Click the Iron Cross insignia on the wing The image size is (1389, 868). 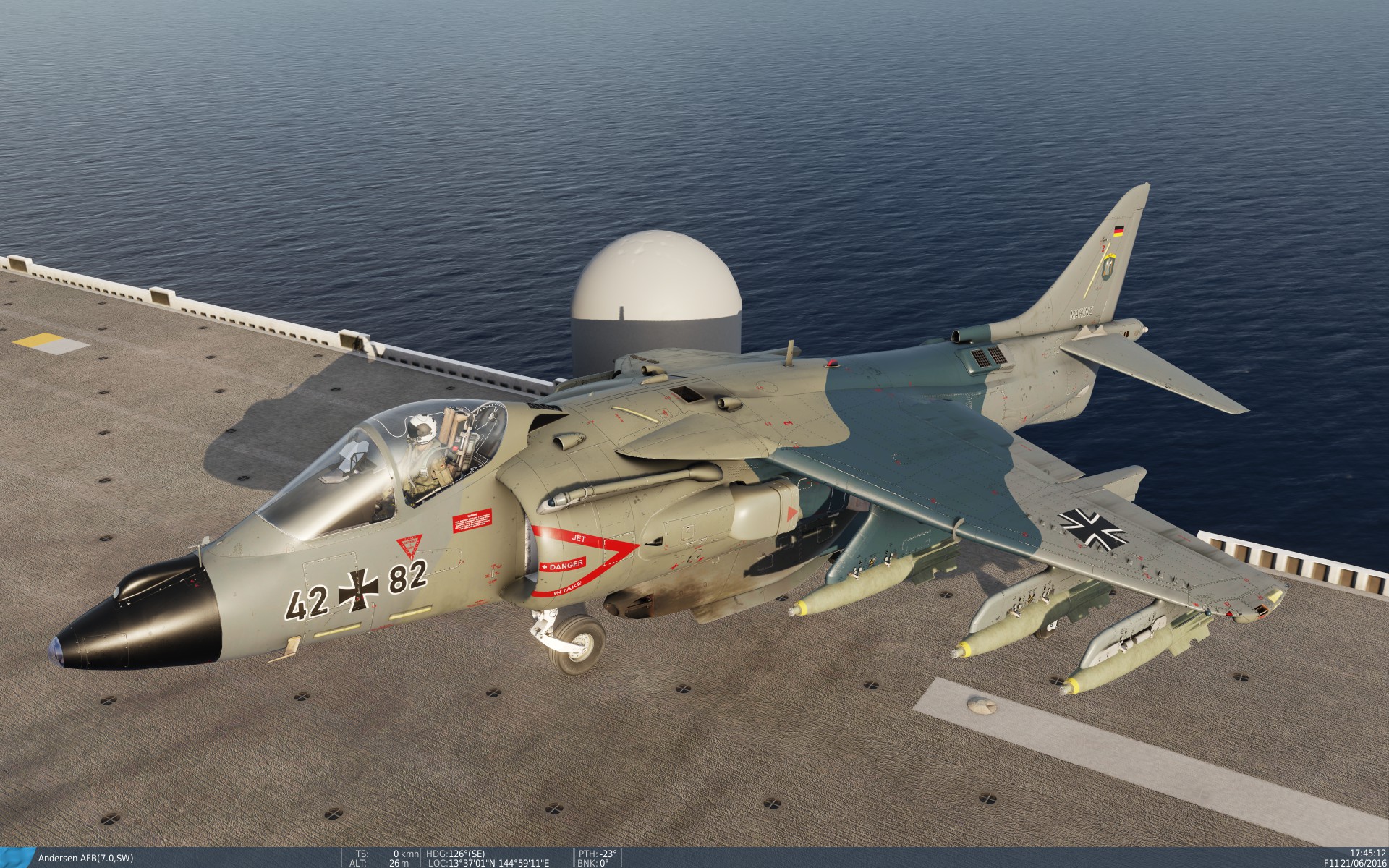tap(1092, 528)
